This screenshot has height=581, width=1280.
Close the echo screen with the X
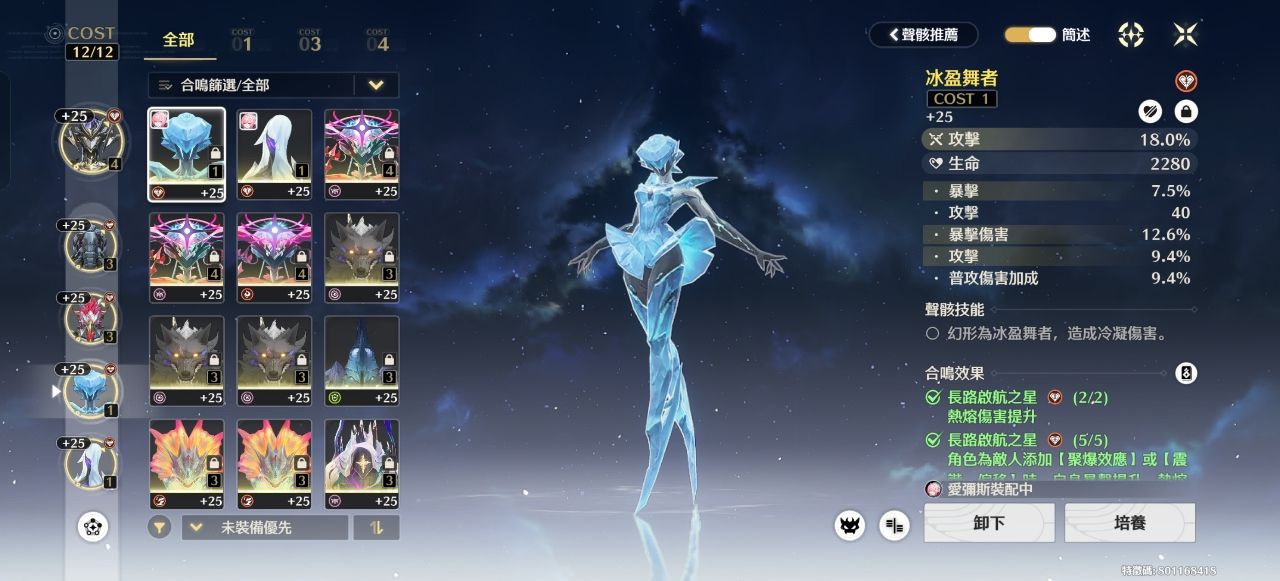[1185, 35]
